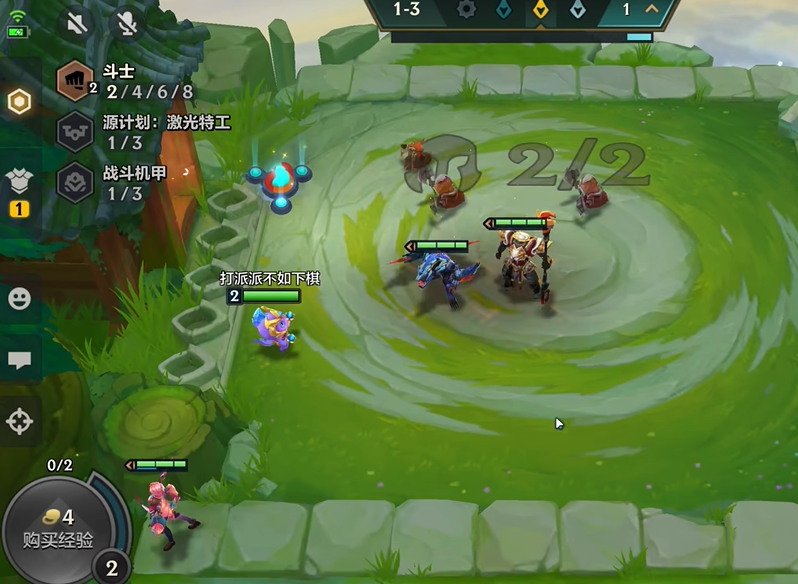Expand the stage panel with the arrow
This screenshot has height=584, width=798.
pyautogui.click(x=654, y=10)
